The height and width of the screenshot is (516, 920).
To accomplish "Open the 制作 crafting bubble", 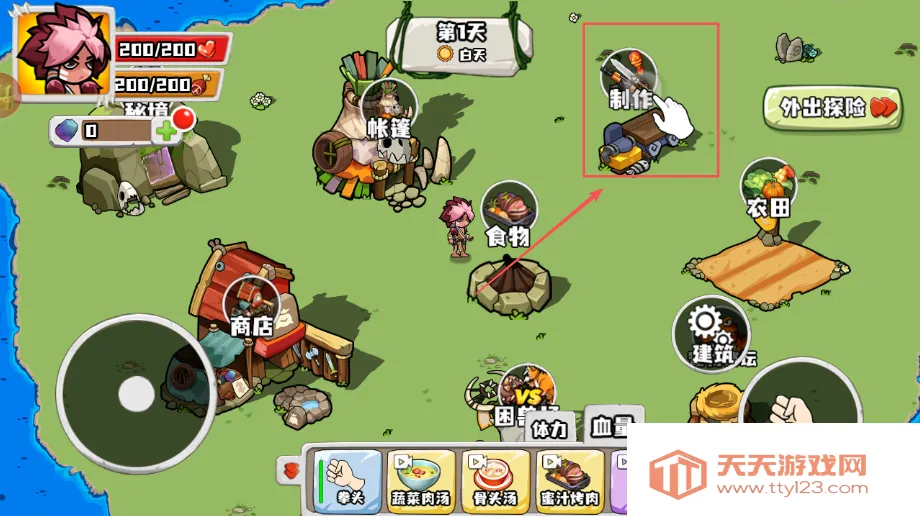I will (629, 78).
